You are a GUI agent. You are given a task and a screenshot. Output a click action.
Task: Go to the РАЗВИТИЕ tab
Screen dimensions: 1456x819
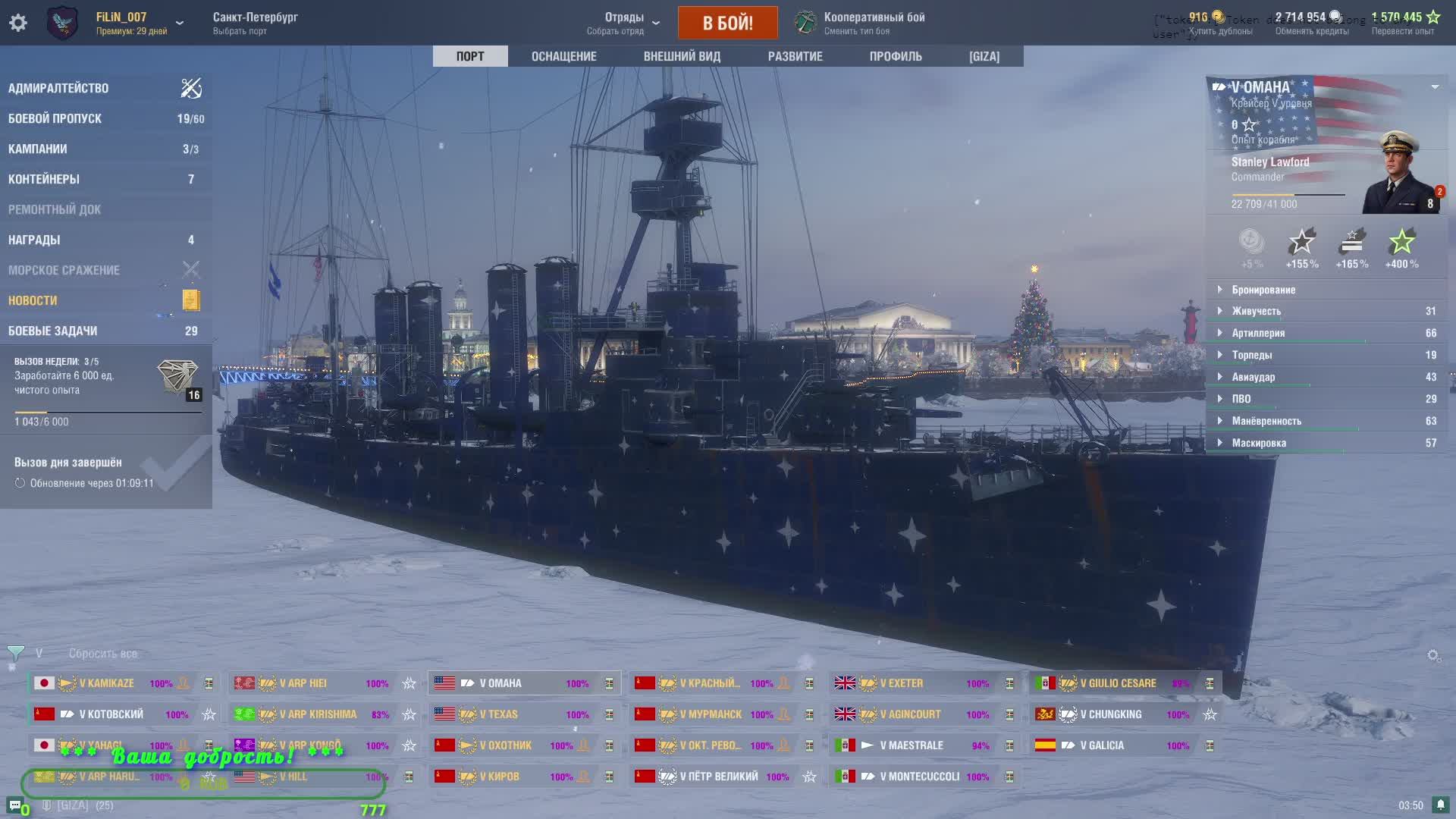795,56
